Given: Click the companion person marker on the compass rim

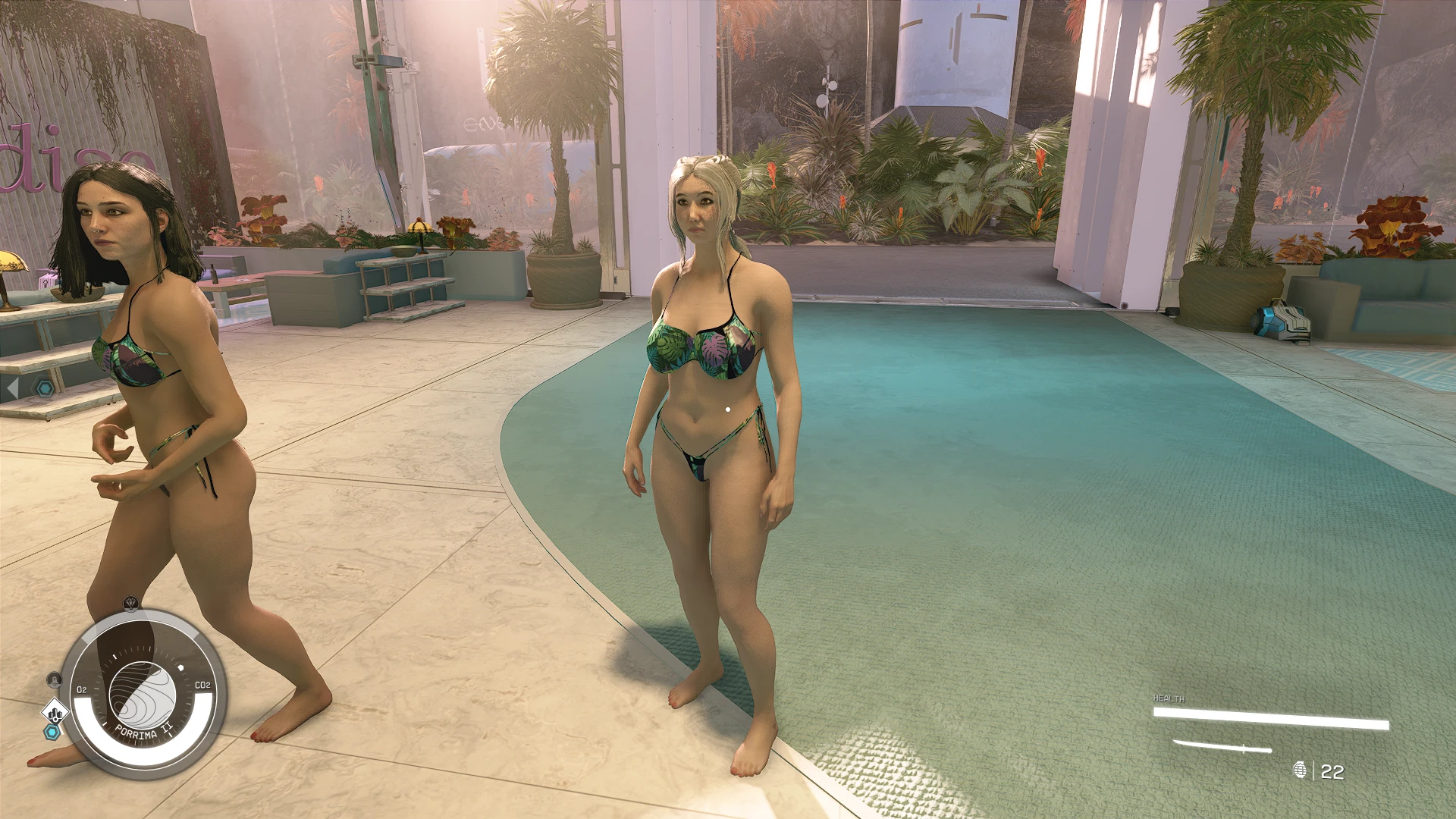Looking at the screenshot, I should pyautogui.click(x=54, y=679).
